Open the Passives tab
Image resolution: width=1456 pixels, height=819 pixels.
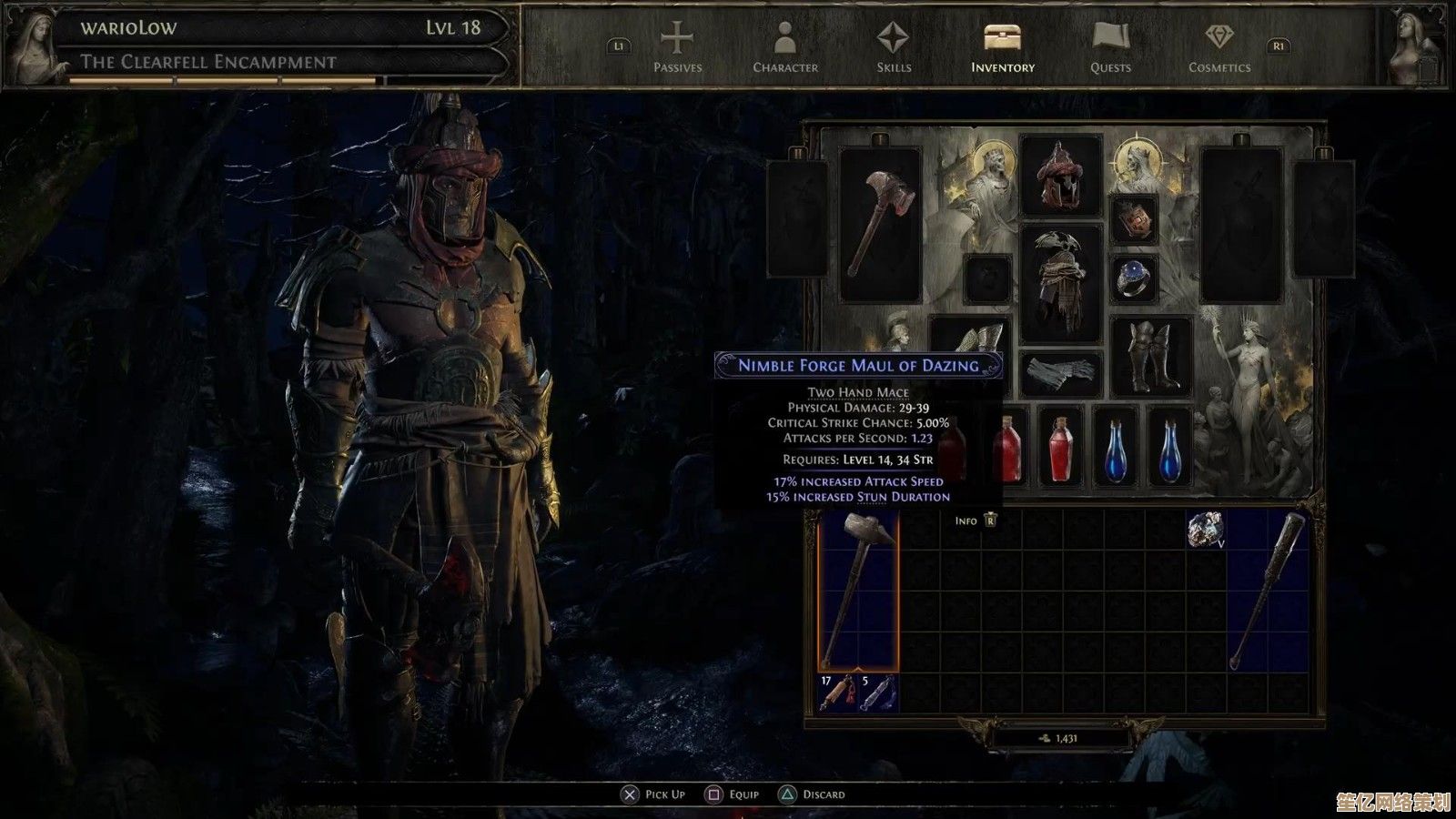pyautogui.click(x=677, y=48)
